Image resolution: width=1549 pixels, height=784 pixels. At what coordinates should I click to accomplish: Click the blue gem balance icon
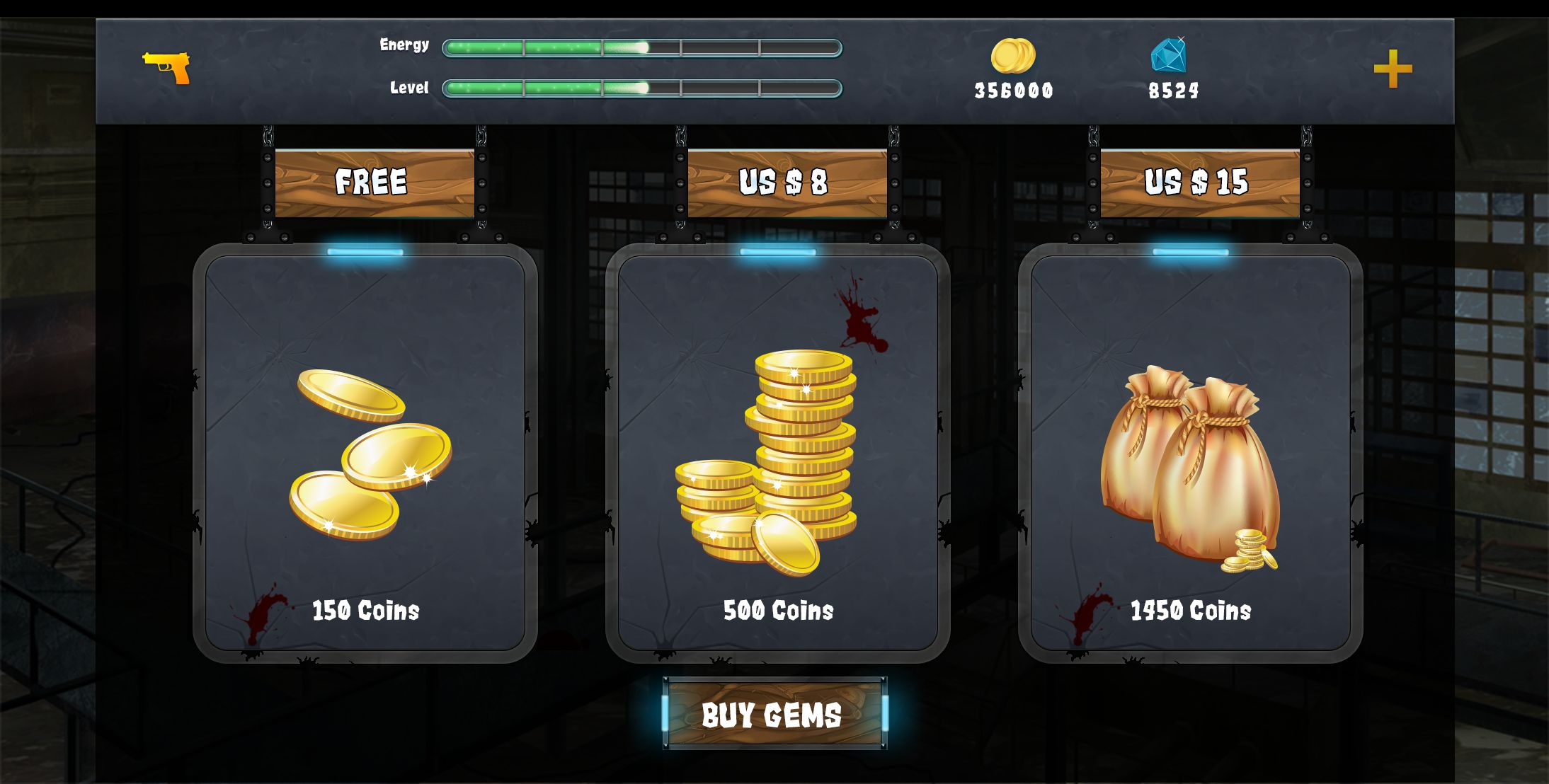point(1169,55)
